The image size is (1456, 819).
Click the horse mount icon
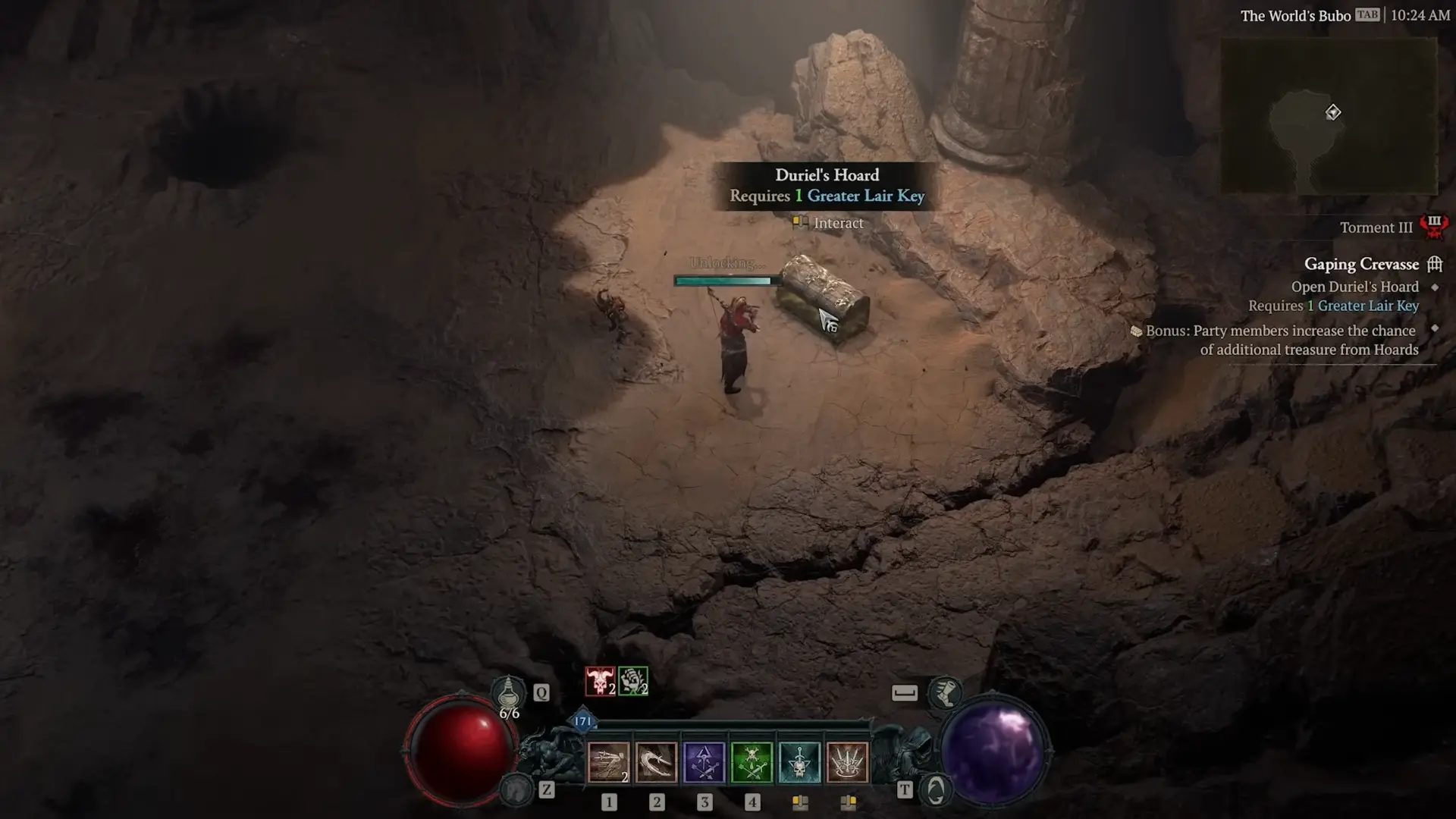tap(518, 790)
